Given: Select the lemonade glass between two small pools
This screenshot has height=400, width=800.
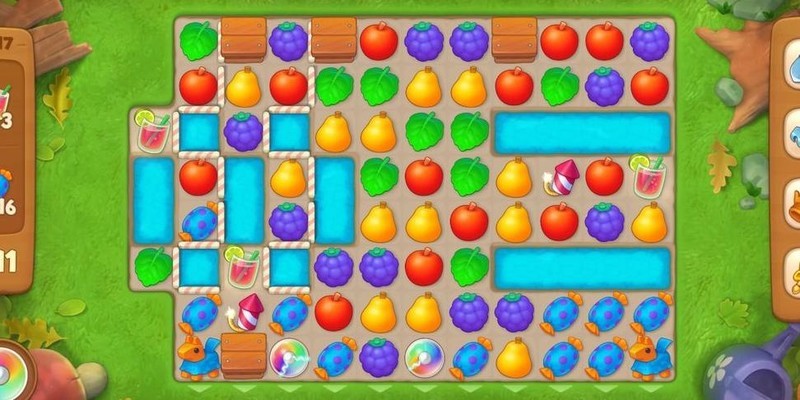Looking at the screenshot, I should (243, 266).
